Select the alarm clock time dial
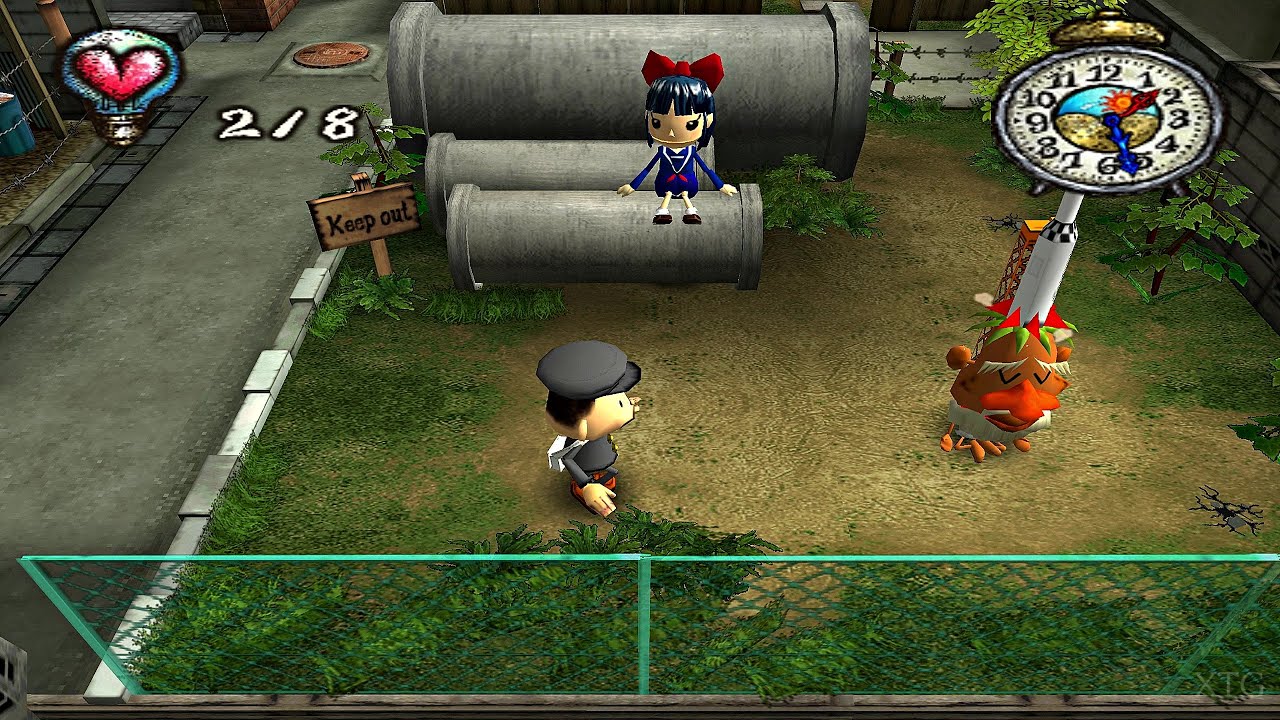Image resolution: width=1280 pixels, height=720 pixels. point(1108,118)
